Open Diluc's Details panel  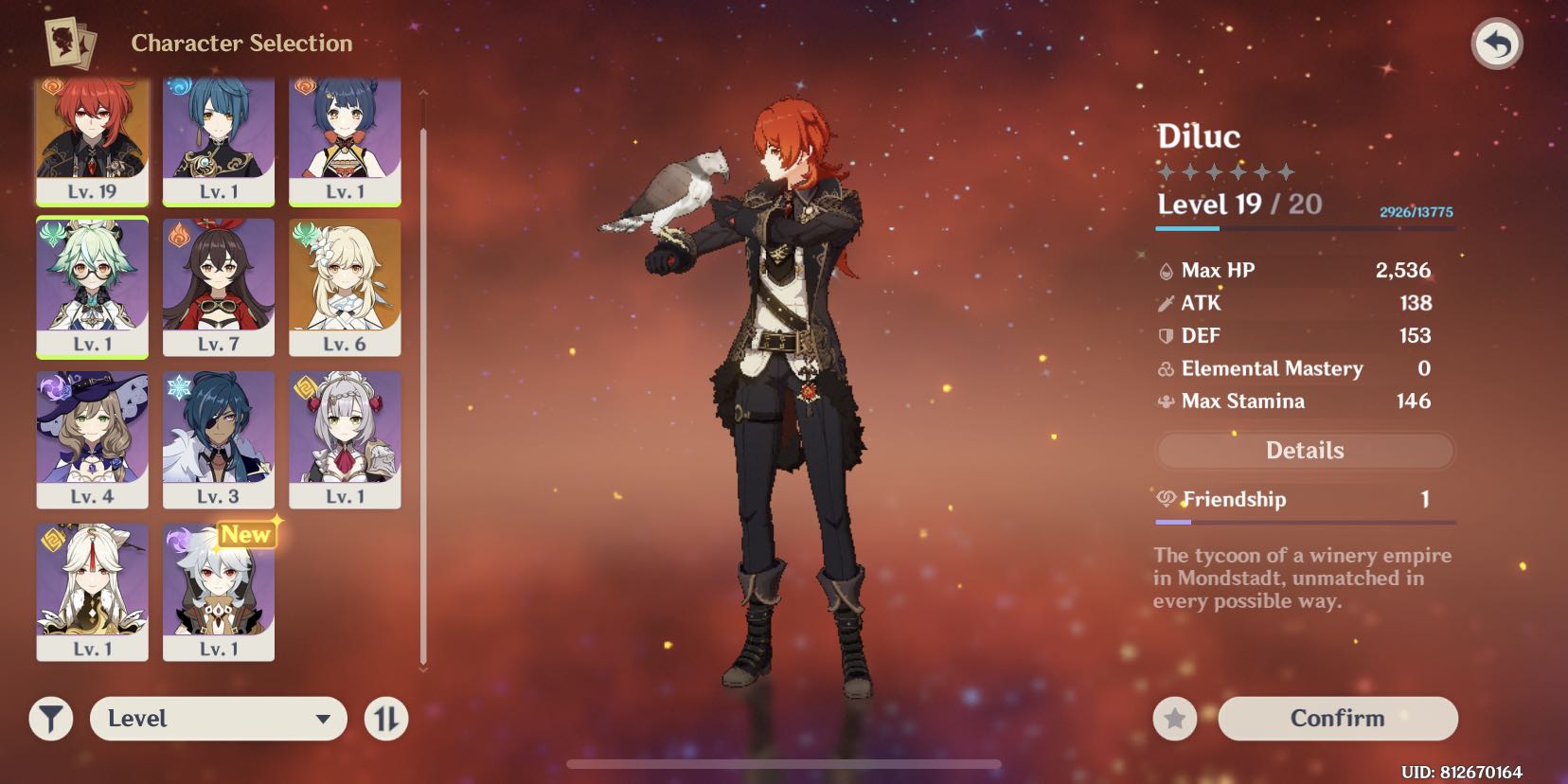pyautogui.click(x=1304, y=451)
